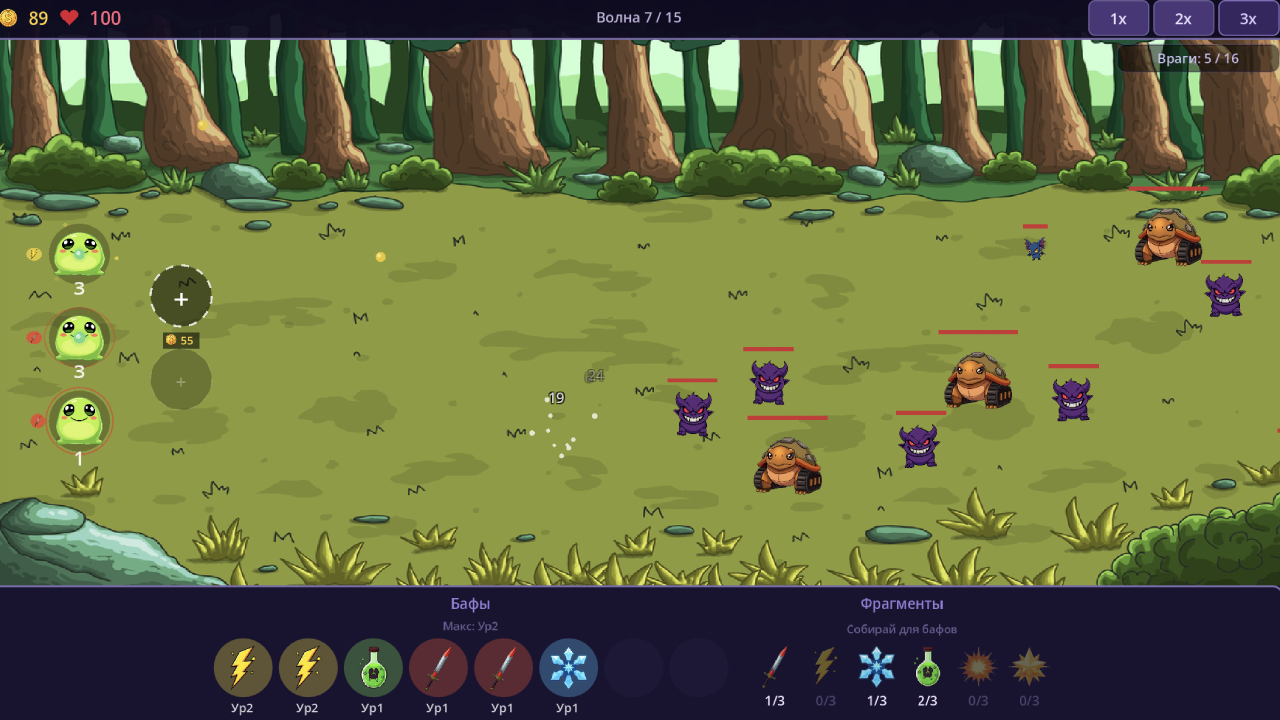Buy a new slime slot for 55 coins
The height and width of the screenshot is (720, 1280).
(181, 297)
